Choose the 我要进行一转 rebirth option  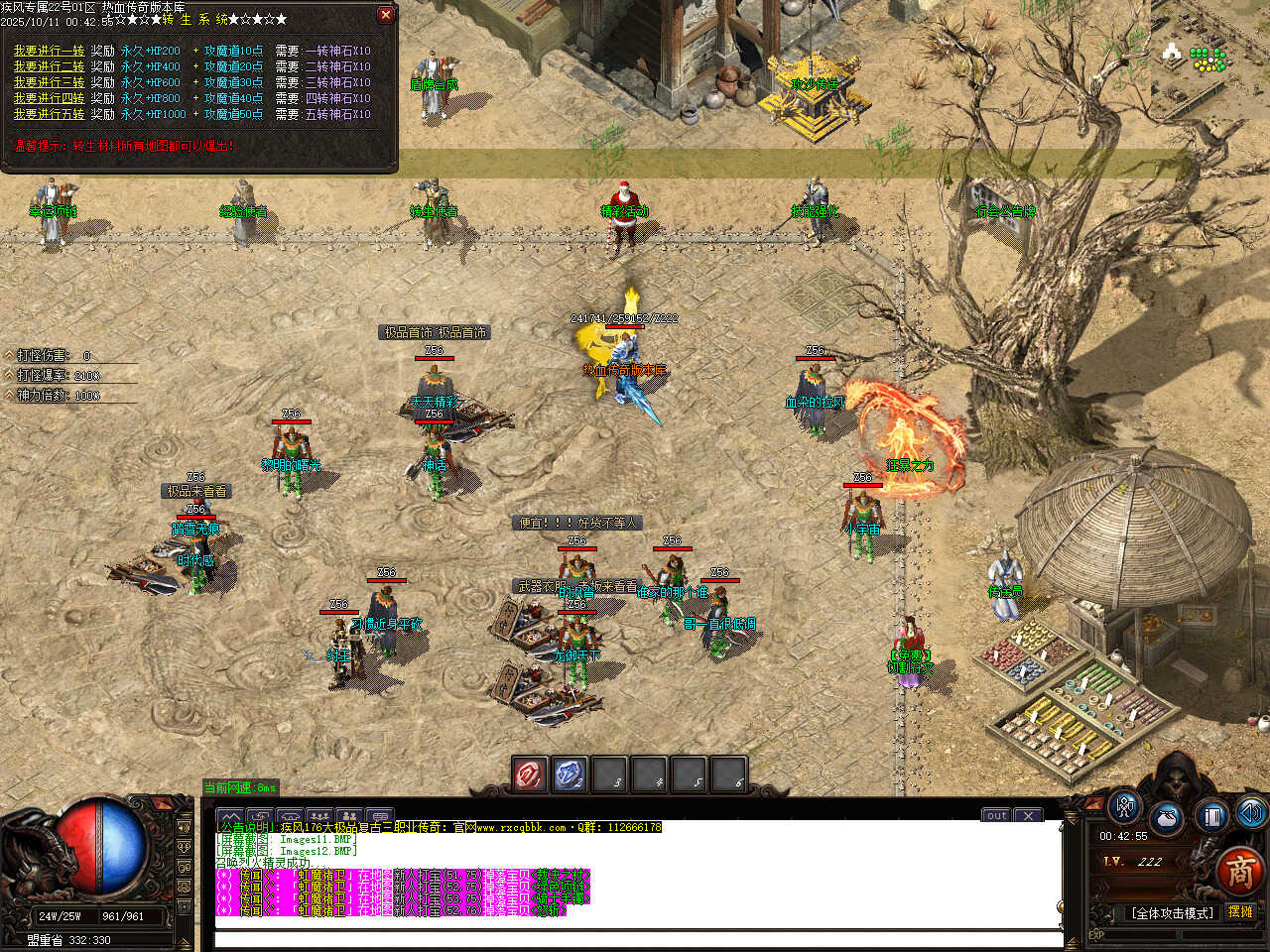[x=49, y=51]
